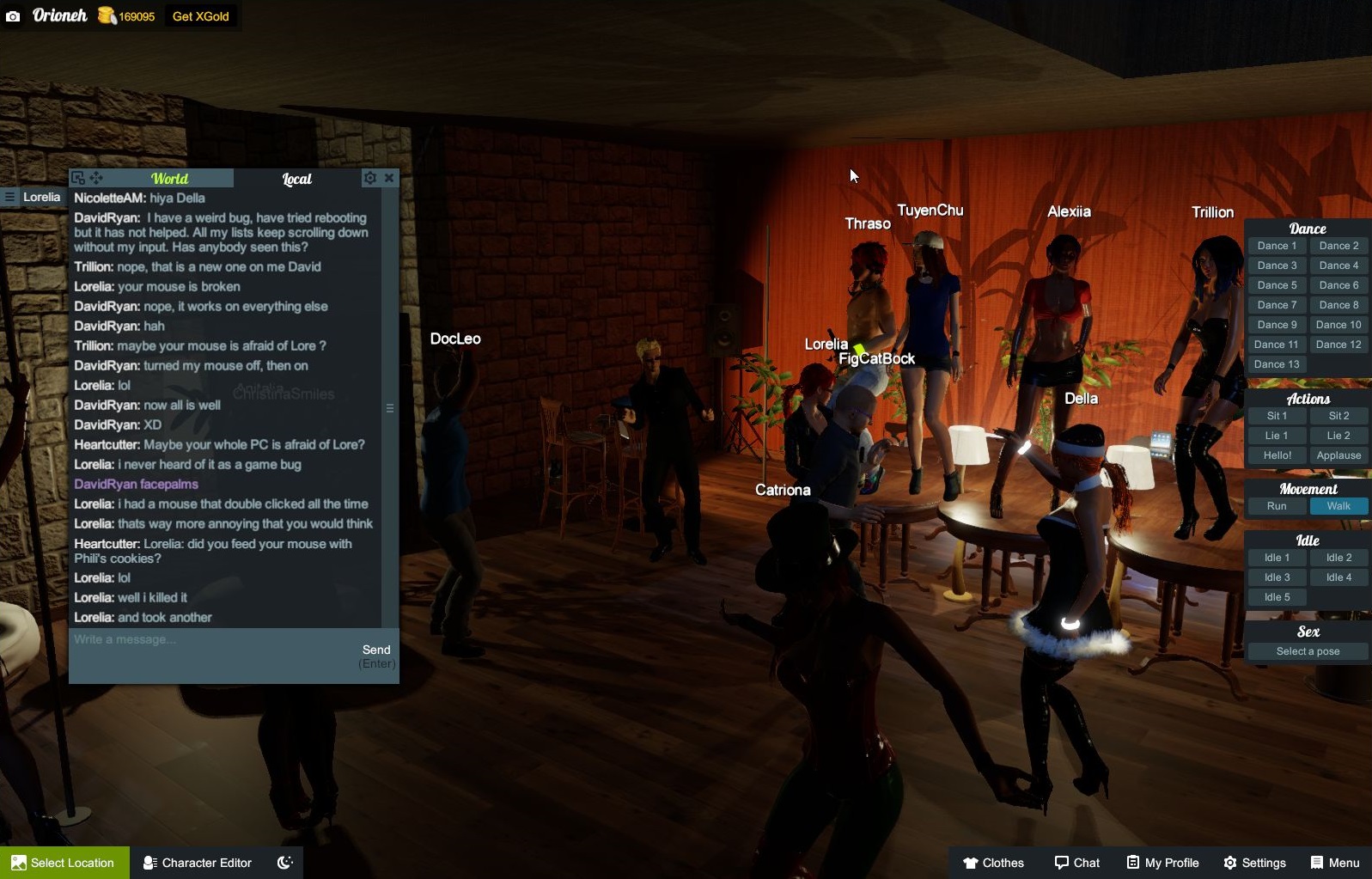
Task: Click the camera screenshot icon top-left
Action: tap(12, 15)
